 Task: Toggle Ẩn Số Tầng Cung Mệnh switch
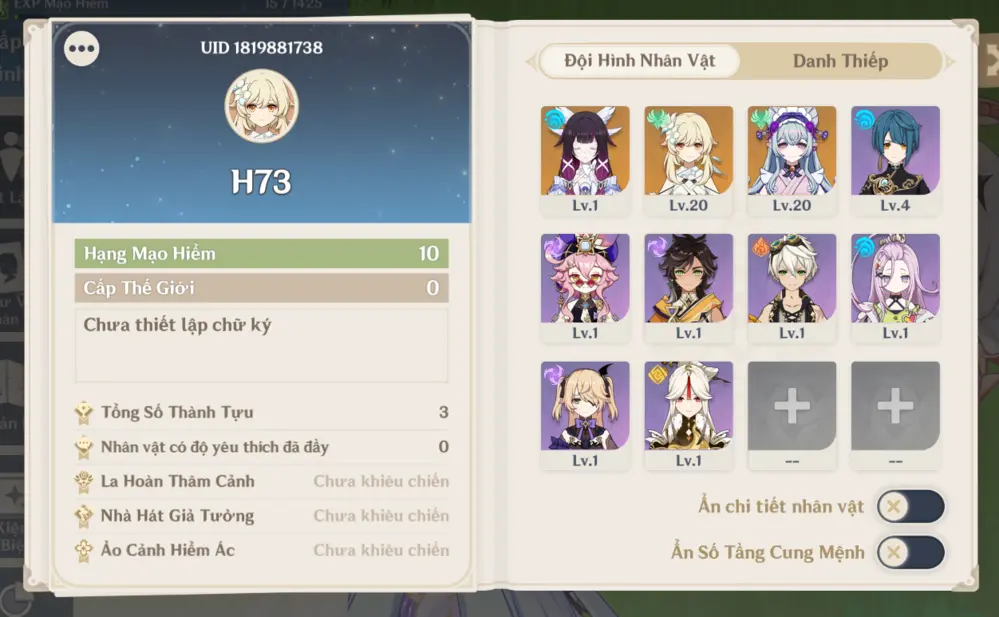(x=910, y=552)
